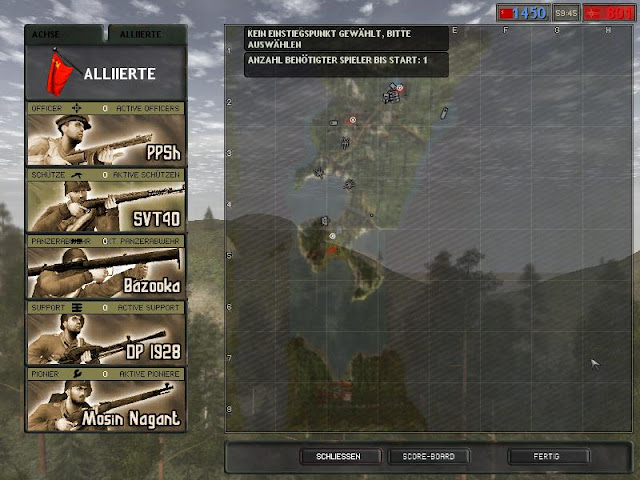Open the Score-Board
640x480 pixels.
pos(429,457)
